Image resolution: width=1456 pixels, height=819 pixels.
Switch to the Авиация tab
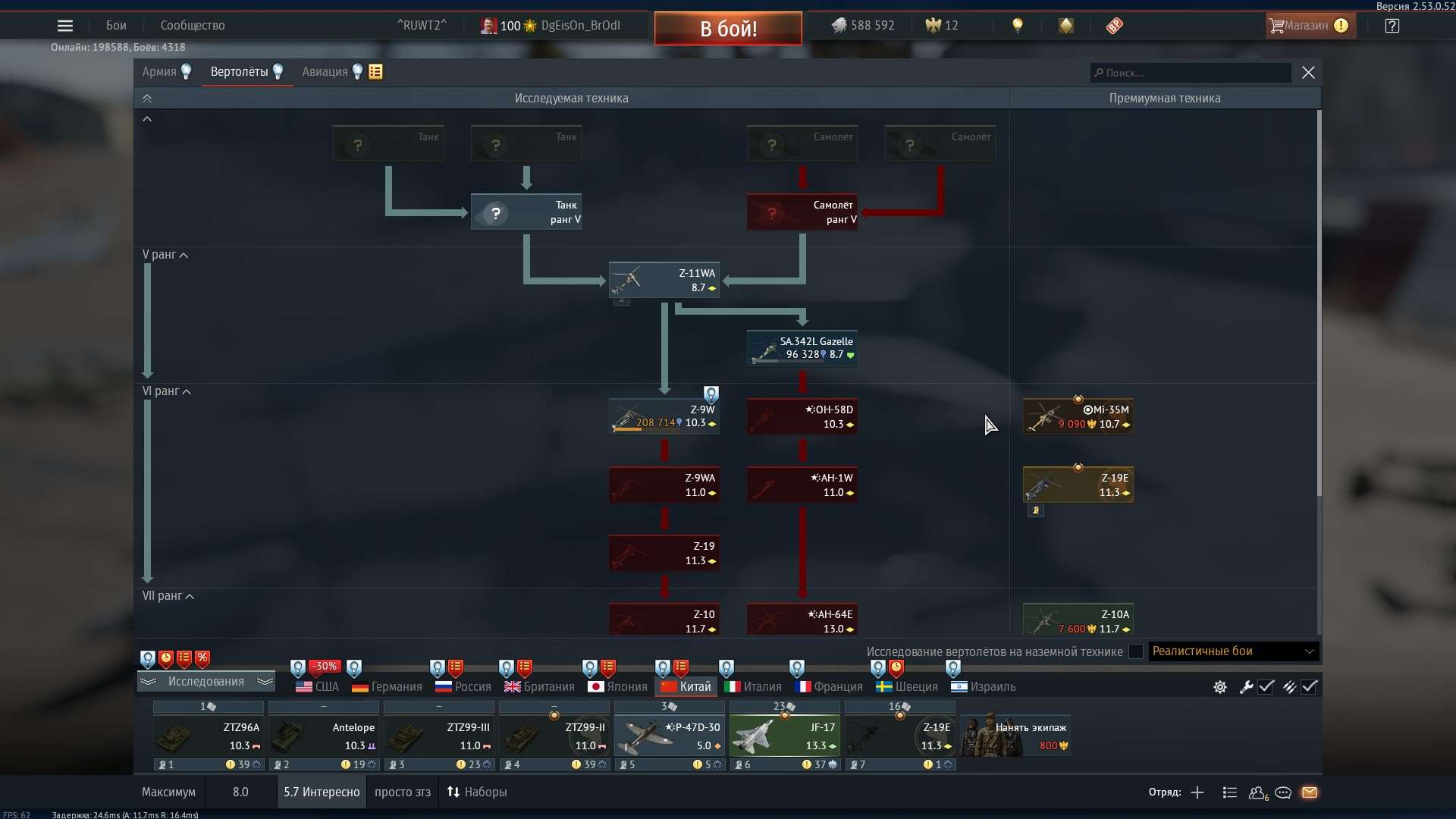click(326, 71)
